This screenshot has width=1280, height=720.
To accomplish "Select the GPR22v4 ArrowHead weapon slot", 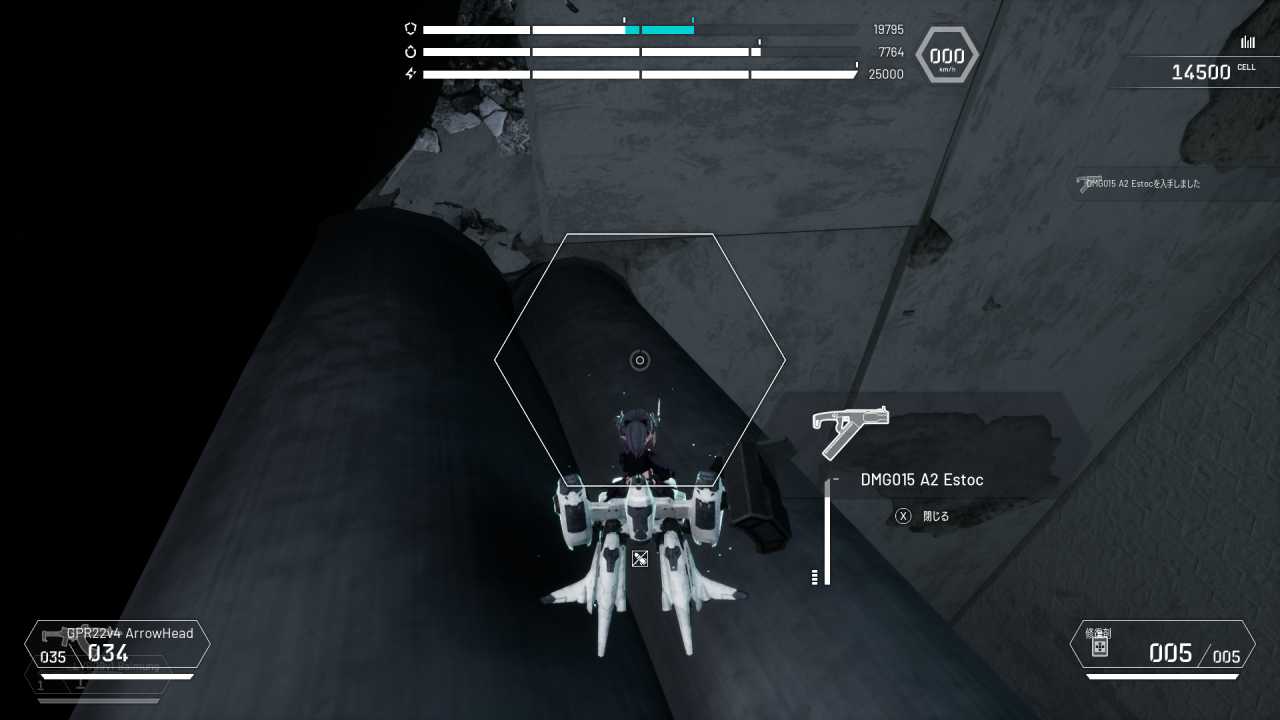I will pyautogui.click(x=118, y=645).
